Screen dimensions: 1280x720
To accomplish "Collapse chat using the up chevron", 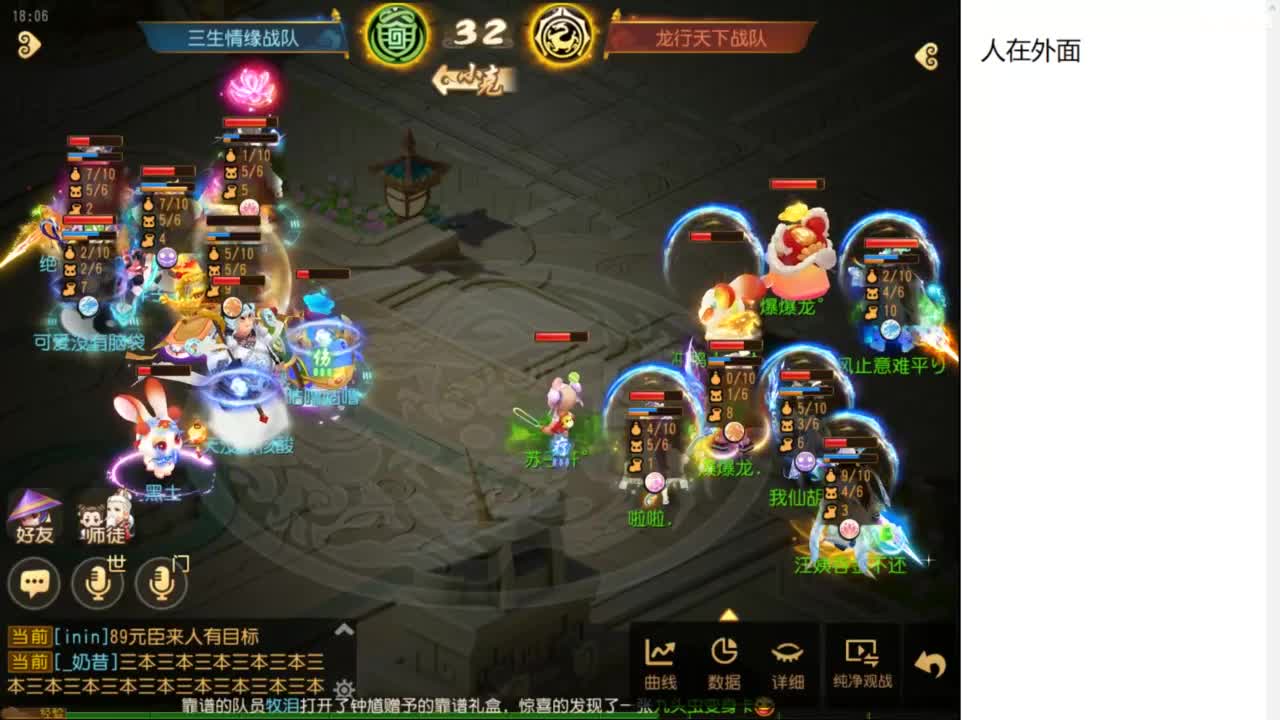I will [345, 630].
